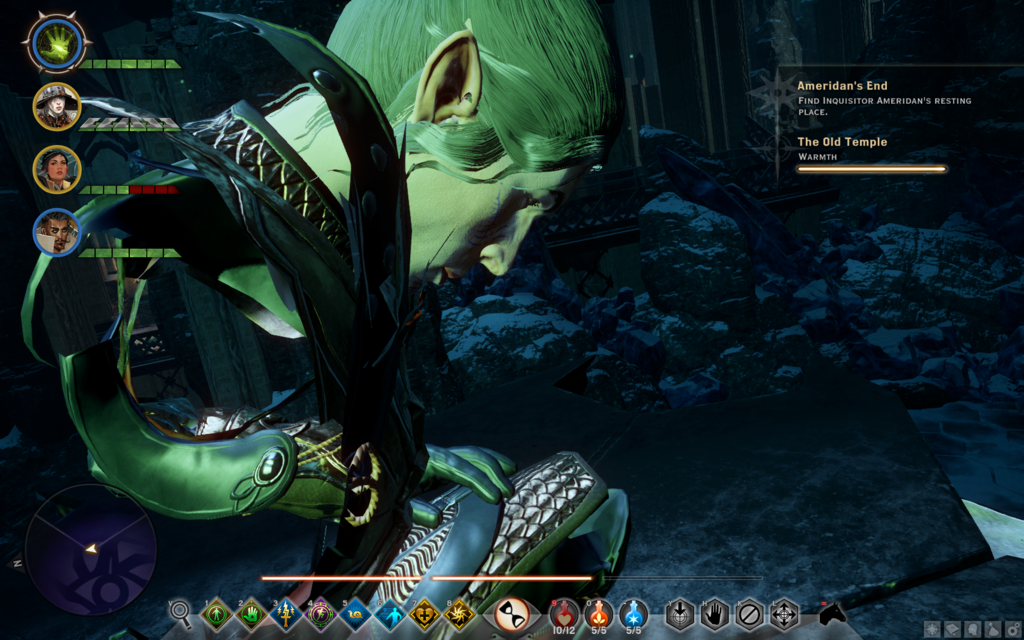The width and height of the screenshot is (1024, 640).
Task: Select Dorian's mustached party portrait
Action: click(x=55, y=231)
